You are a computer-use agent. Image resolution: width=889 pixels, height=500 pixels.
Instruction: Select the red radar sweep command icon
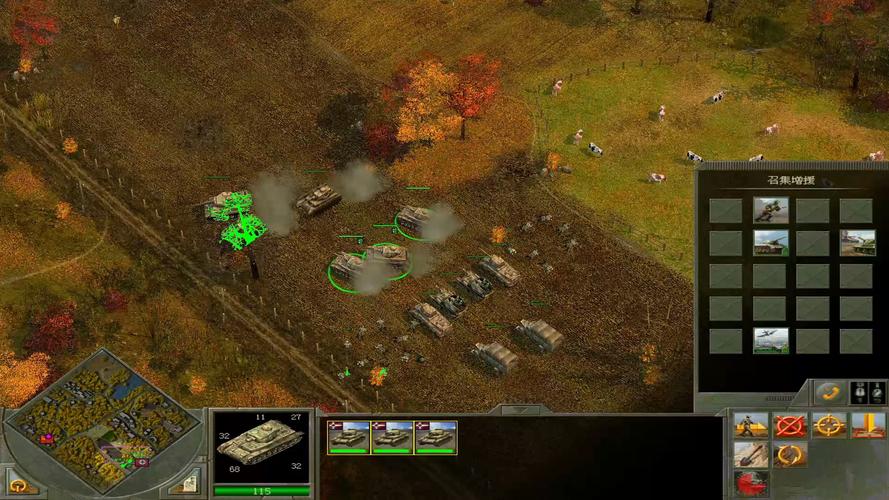tap(751, 484)
